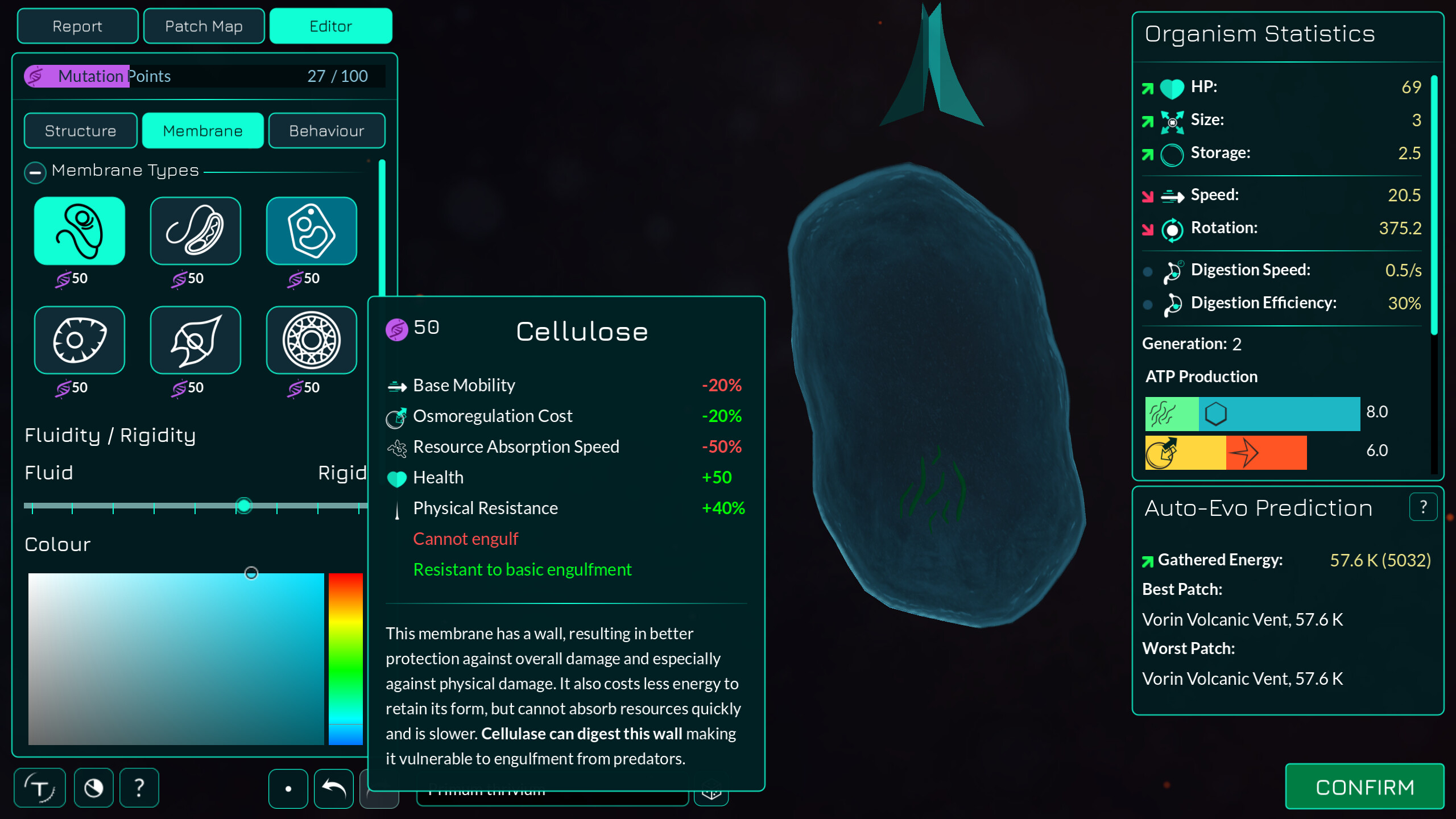The height and width of the screenshot is (819, 1456).
Task: Select the Silica membrane type
Action: click(311, 340)
